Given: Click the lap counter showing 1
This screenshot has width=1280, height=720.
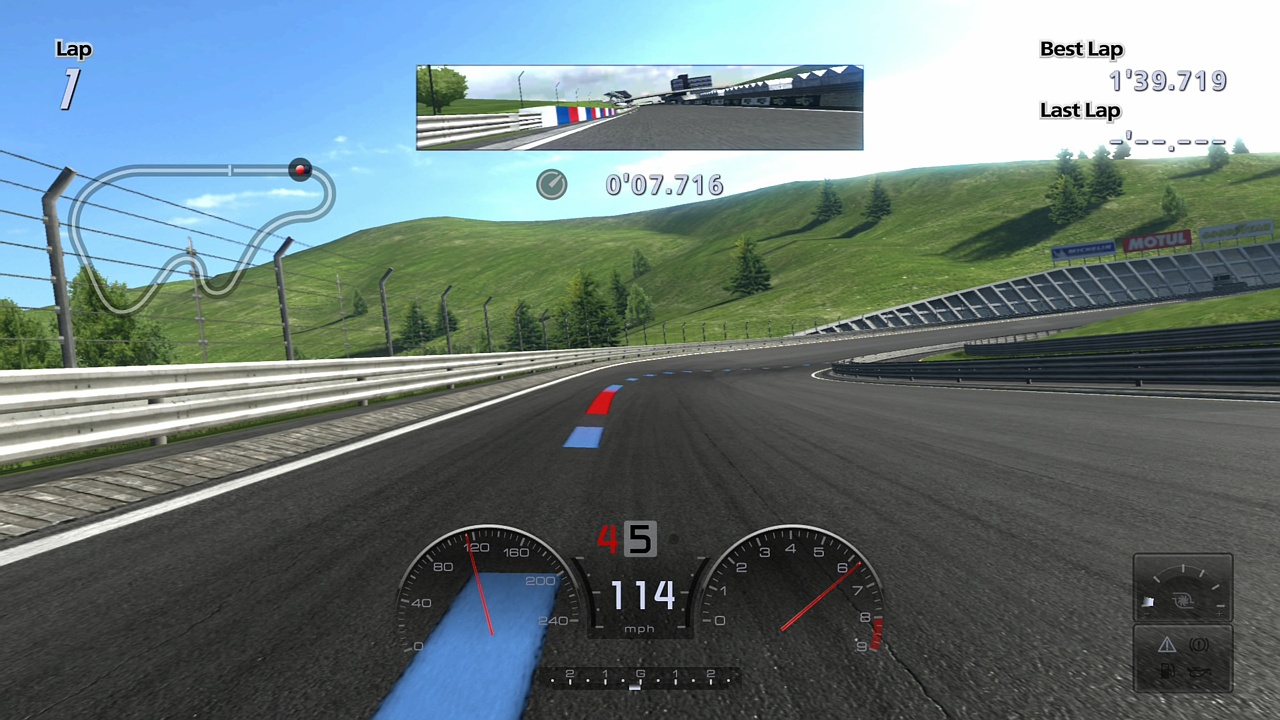Looking at the screenshot, I should pyautogui.click(x=70, y=88).
